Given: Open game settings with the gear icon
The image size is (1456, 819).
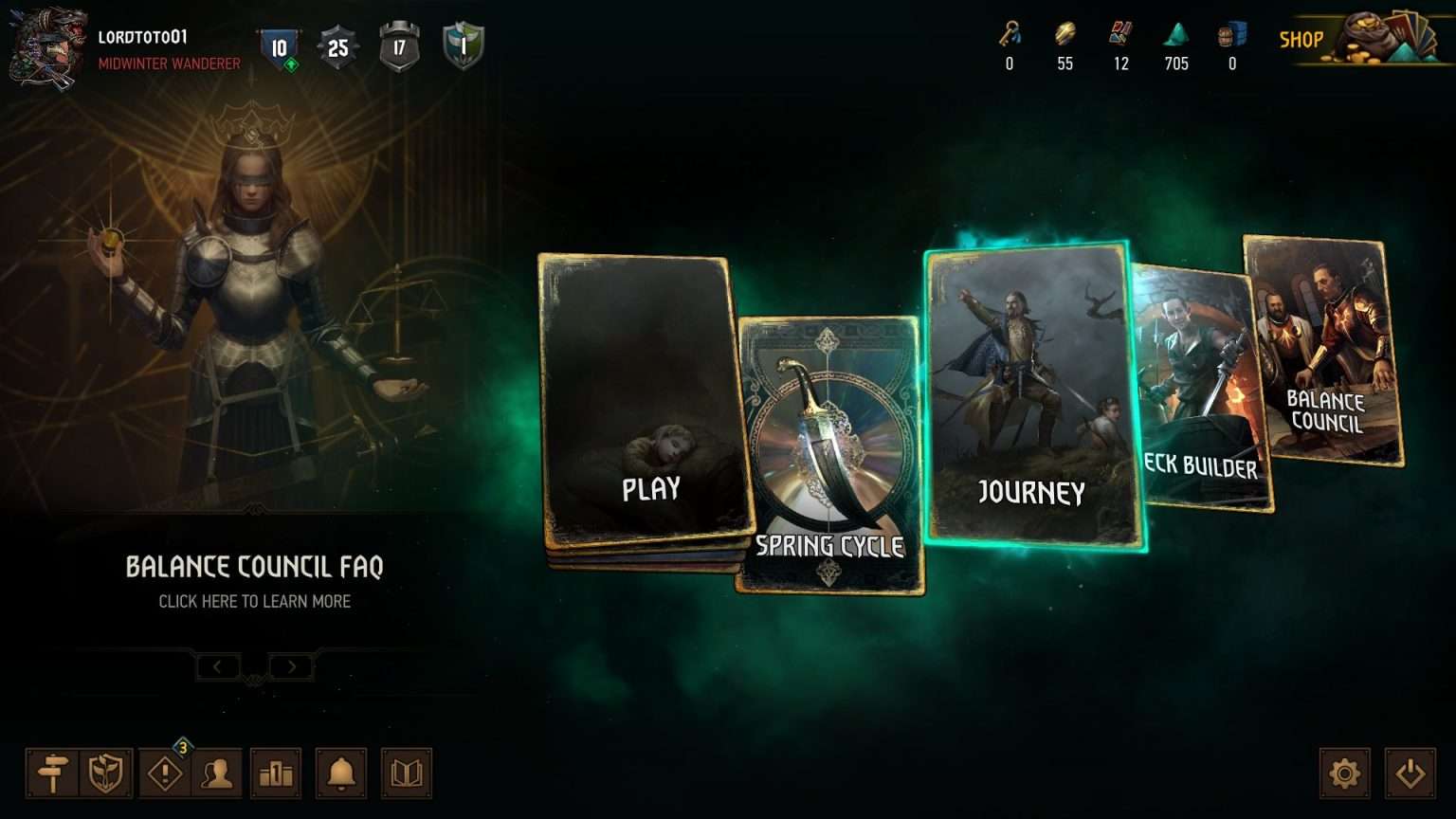Looking at the screenshot, I should click(1346, 773).
